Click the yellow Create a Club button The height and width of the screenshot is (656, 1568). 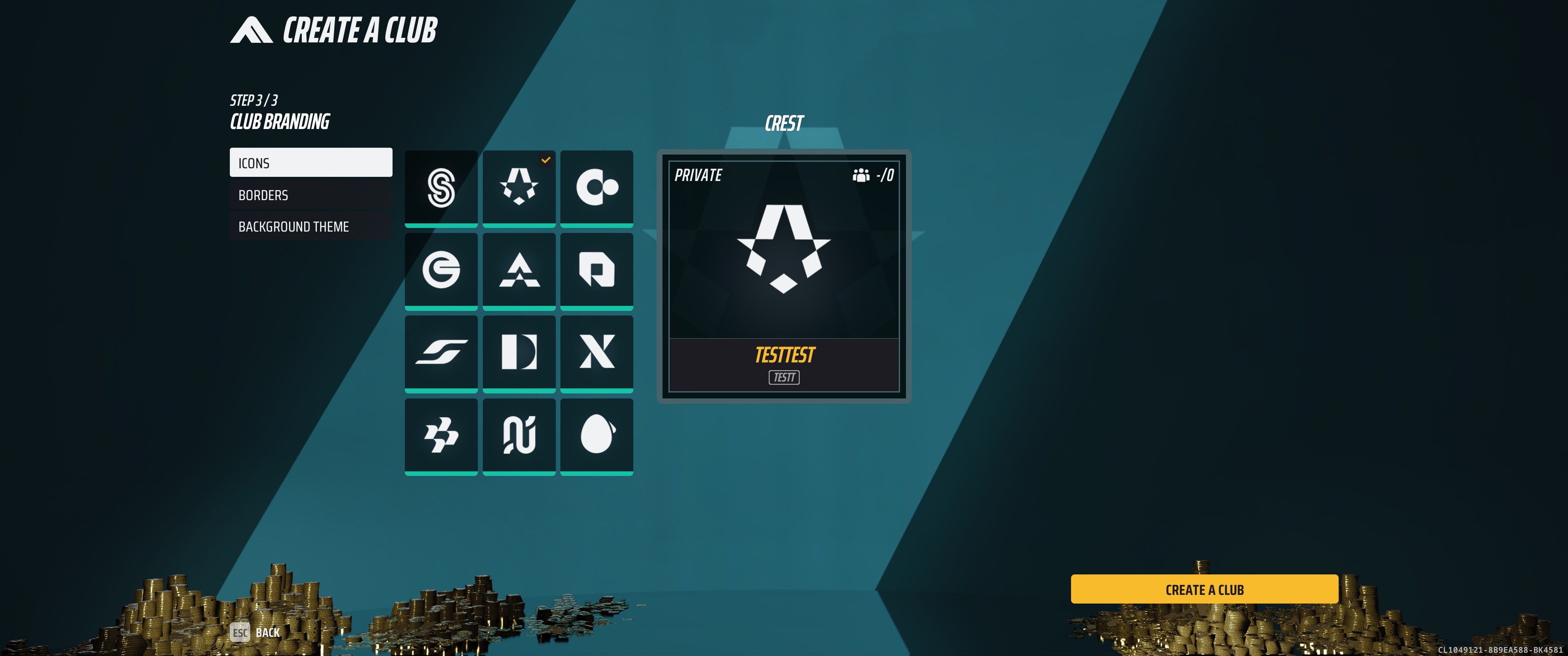(1204, 589)
